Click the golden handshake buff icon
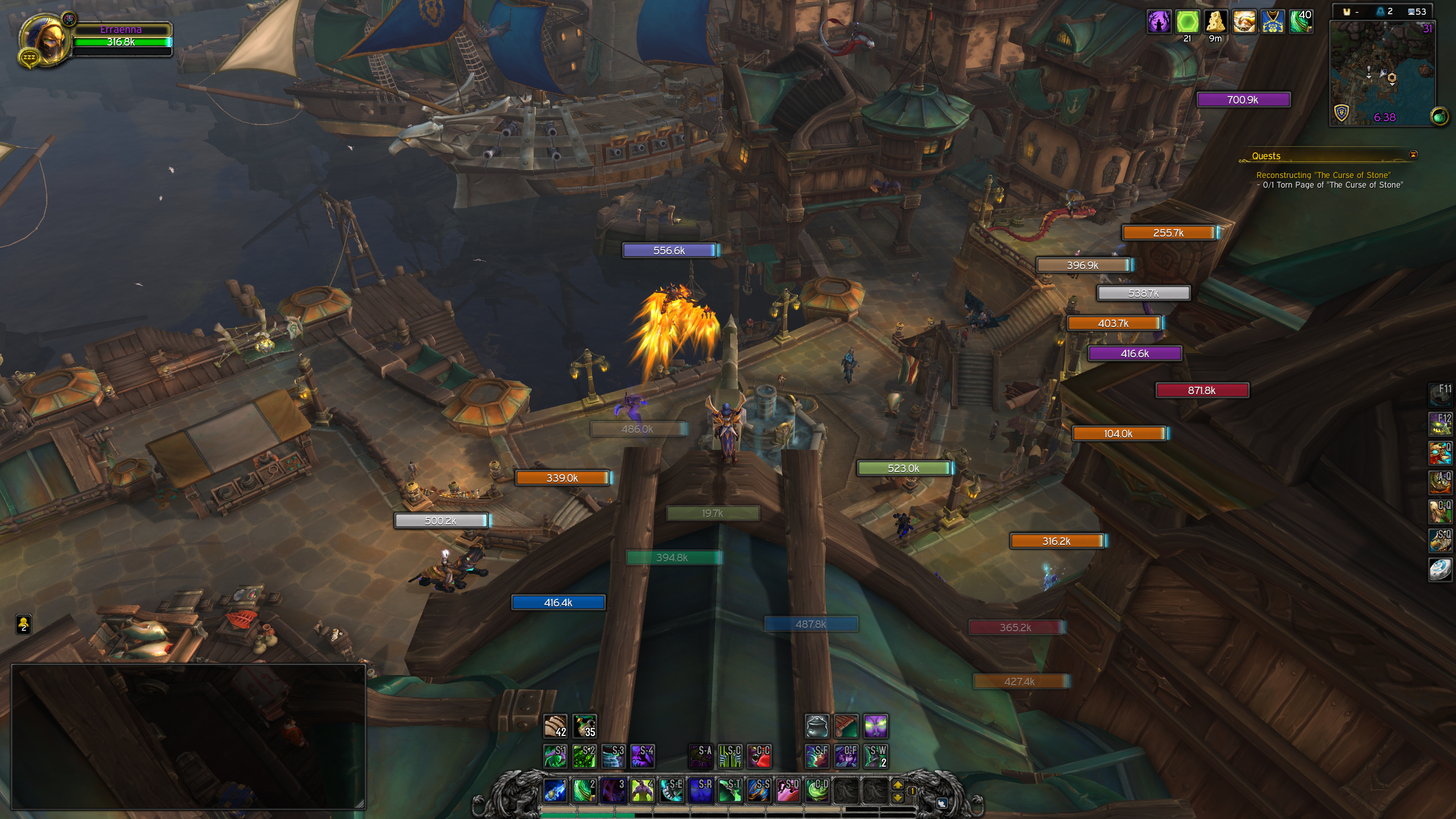1456x819 pixels. (x=1244, y=22)
